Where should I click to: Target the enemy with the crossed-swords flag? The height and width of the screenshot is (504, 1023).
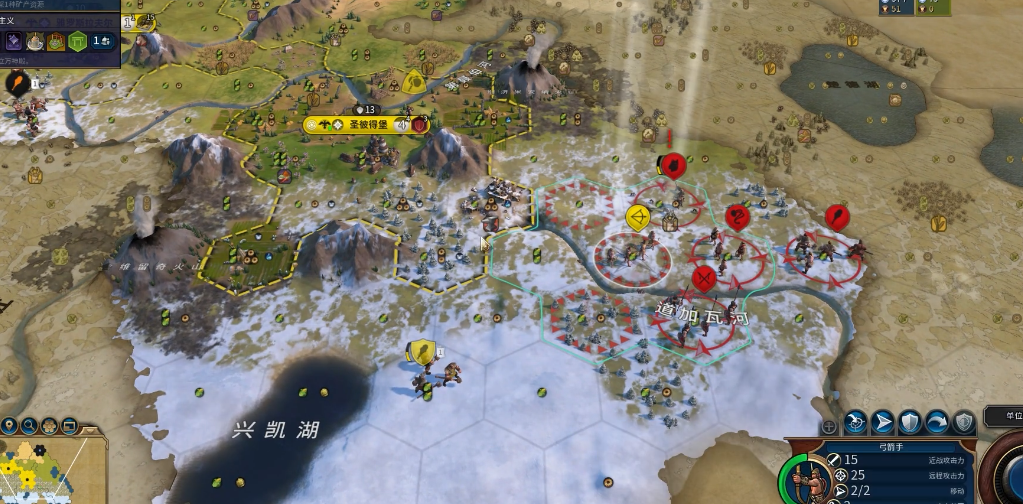[x=704, y=276]
